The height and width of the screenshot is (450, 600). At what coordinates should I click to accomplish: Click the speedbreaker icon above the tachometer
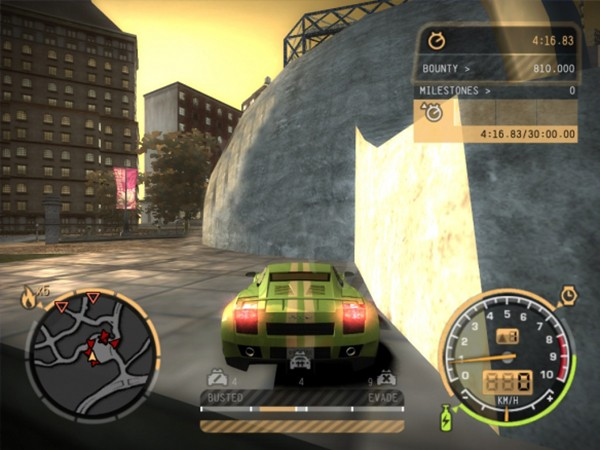pos(567,295)
